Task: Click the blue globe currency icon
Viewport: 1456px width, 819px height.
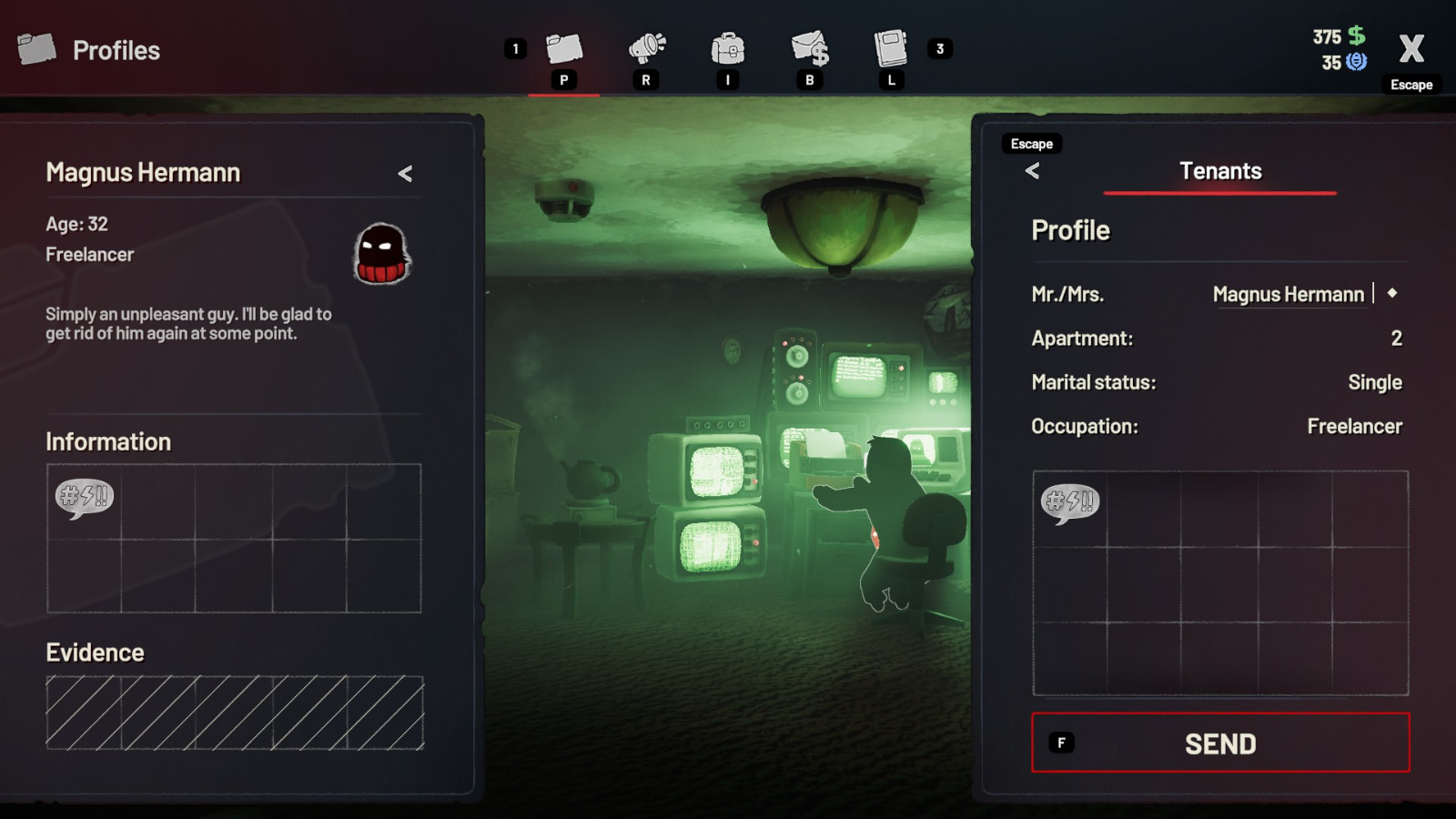Action: 1355,63
